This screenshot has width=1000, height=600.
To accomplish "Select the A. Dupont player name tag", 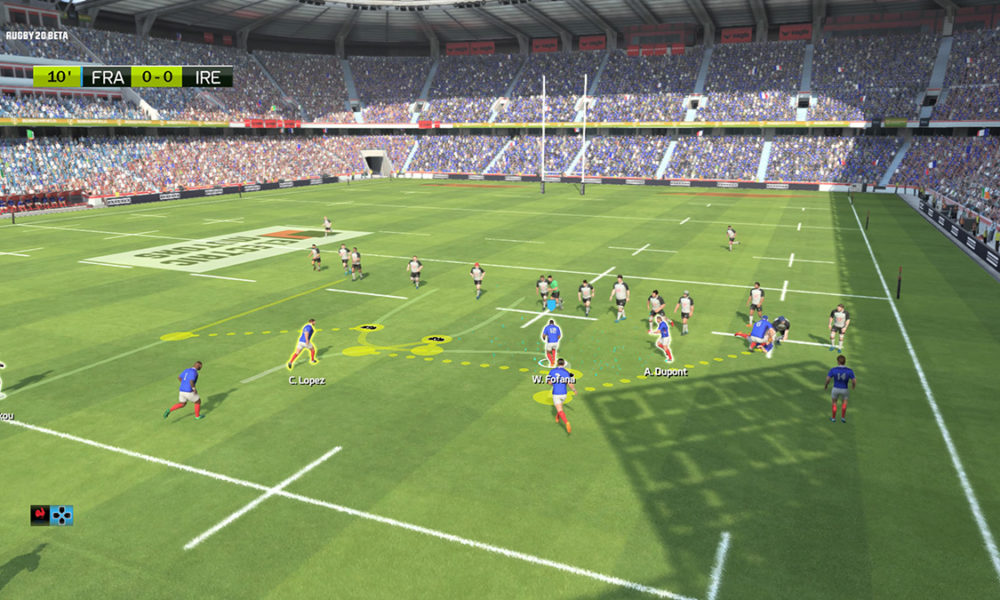I will (663, 372).
